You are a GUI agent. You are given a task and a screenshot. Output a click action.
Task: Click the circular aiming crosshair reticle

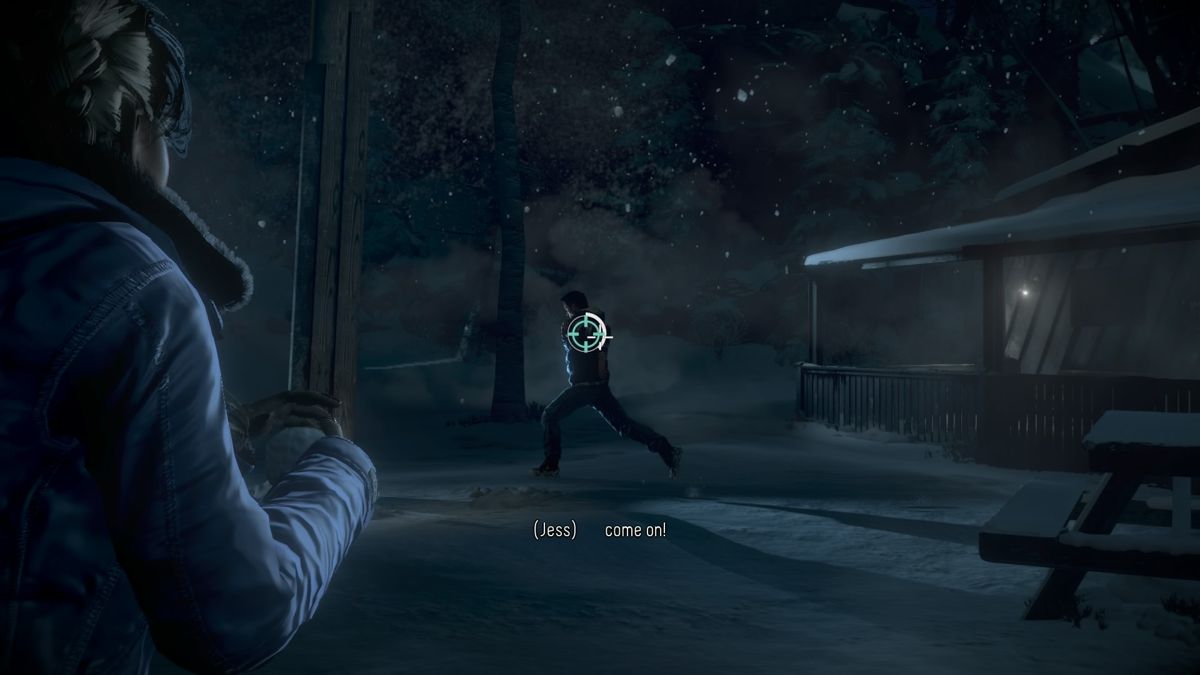(586, 332)
